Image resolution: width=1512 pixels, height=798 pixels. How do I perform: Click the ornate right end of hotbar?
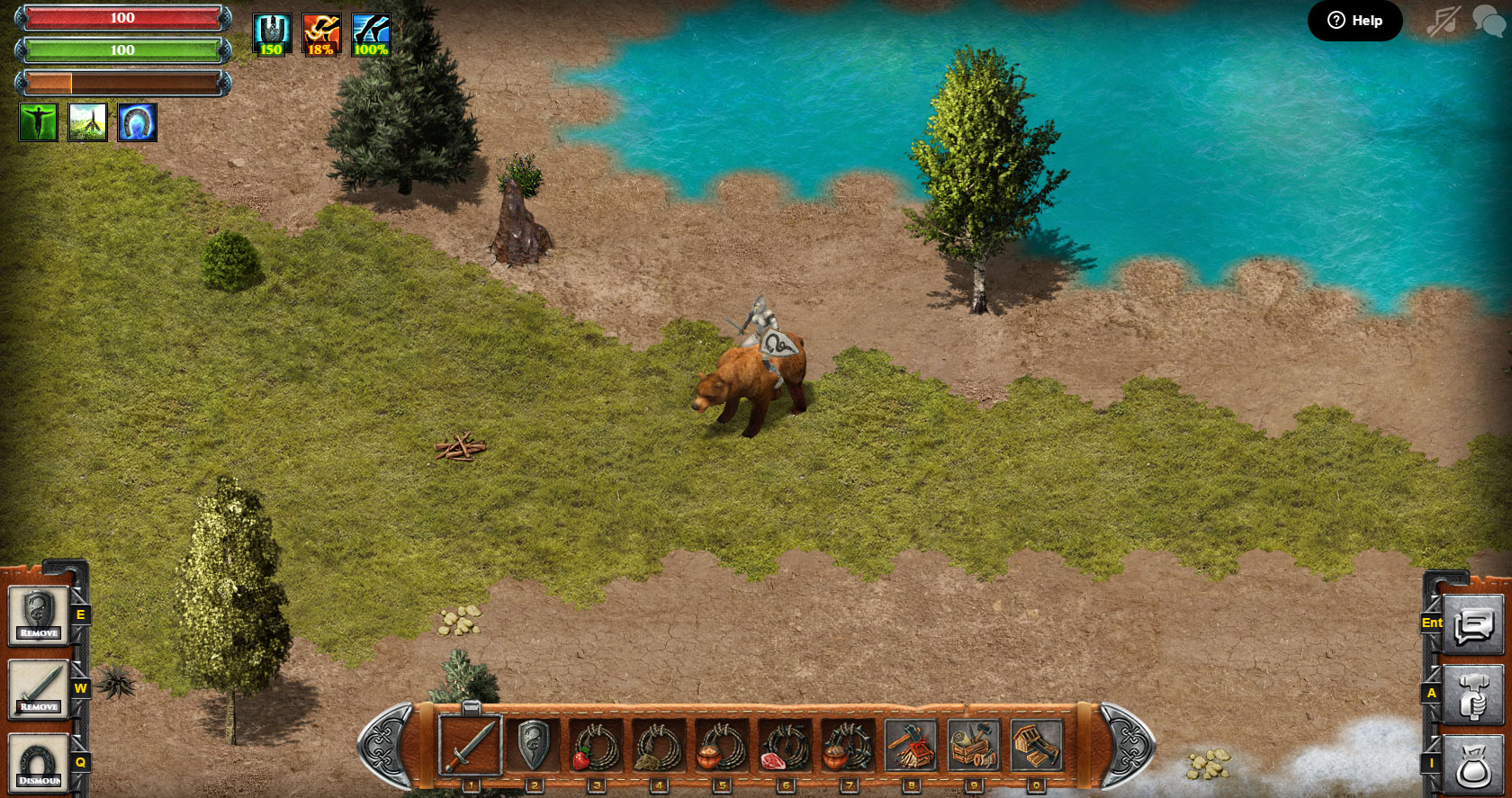[x=1127, y=745]
